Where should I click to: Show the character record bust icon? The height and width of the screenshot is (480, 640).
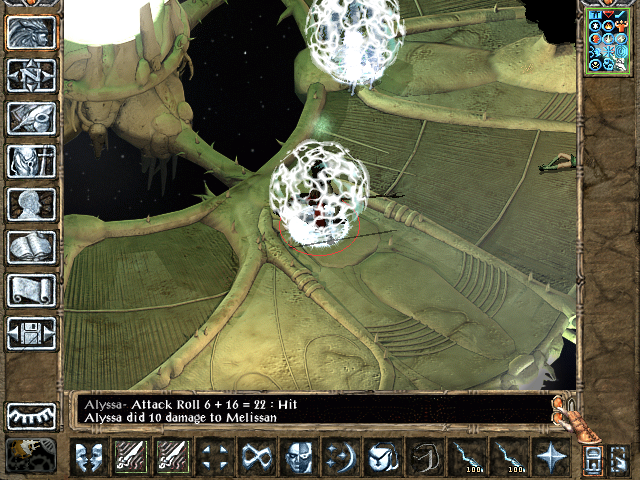31,204
